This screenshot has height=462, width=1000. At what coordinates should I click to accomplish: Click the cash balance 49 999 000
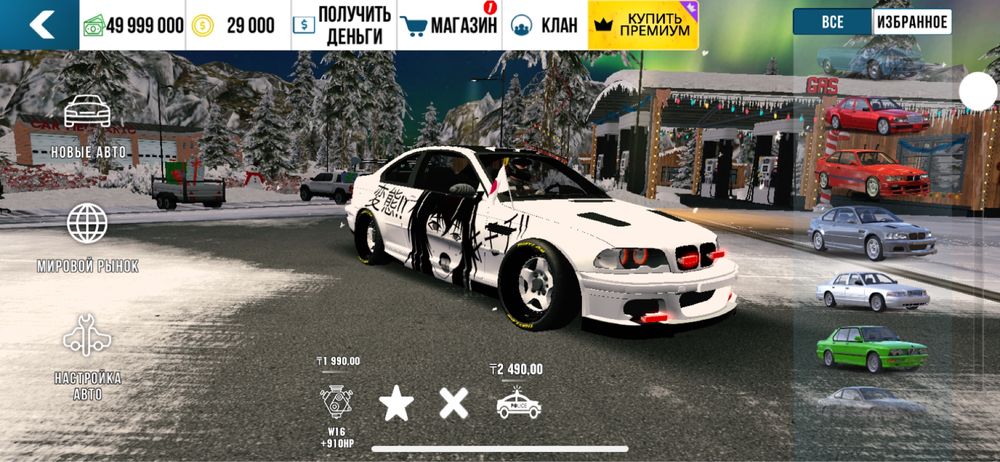tap(135, 25)
